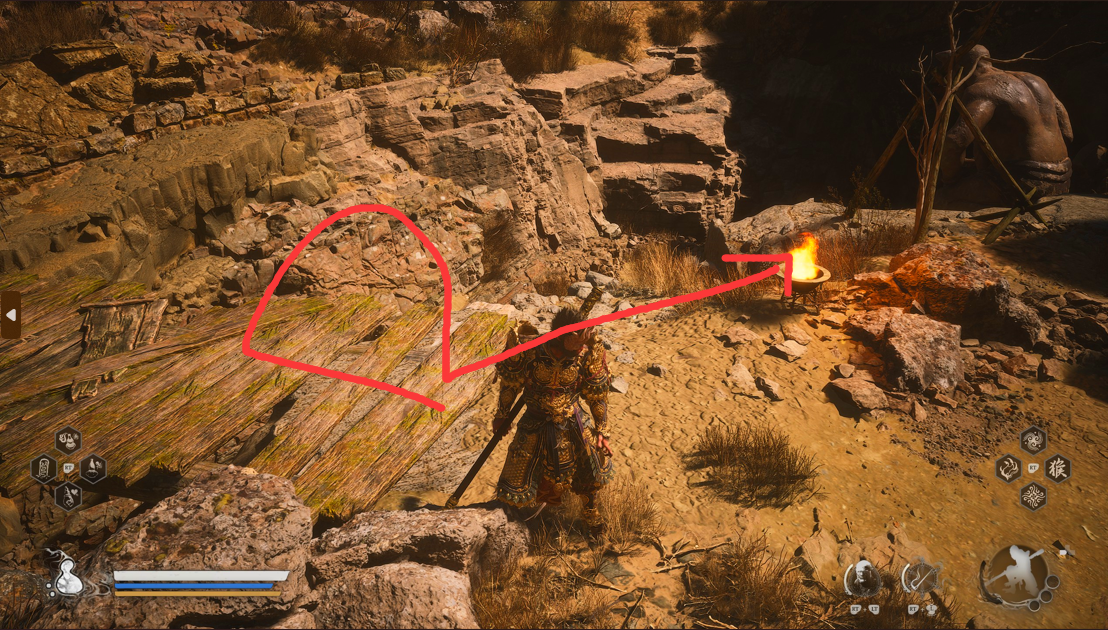Activate the octagonal vessel skill with staff
1108x630 pixels.
[918, 577]
